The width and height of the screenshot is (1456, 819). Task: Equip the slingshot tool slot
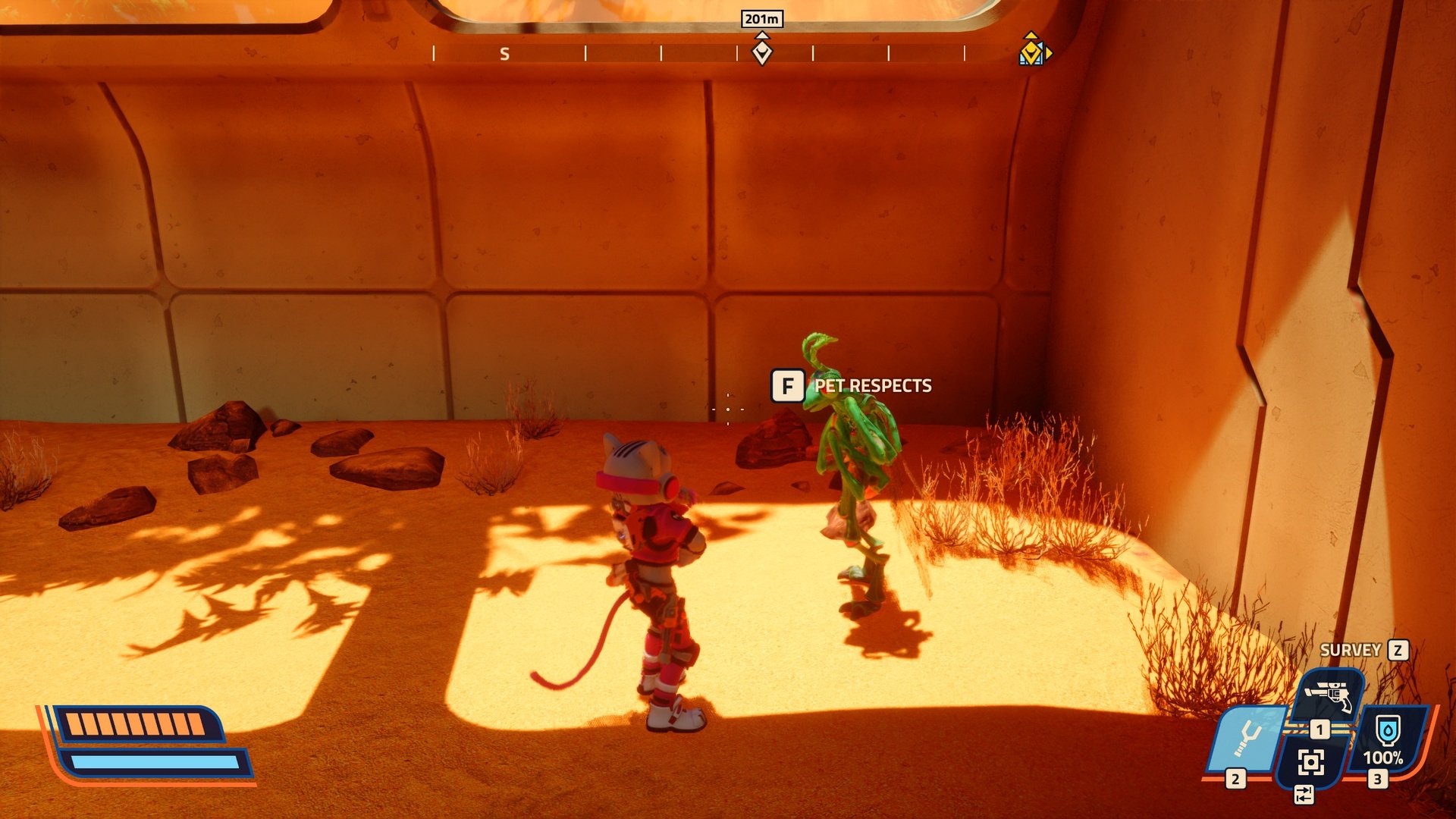[1247, 738]
